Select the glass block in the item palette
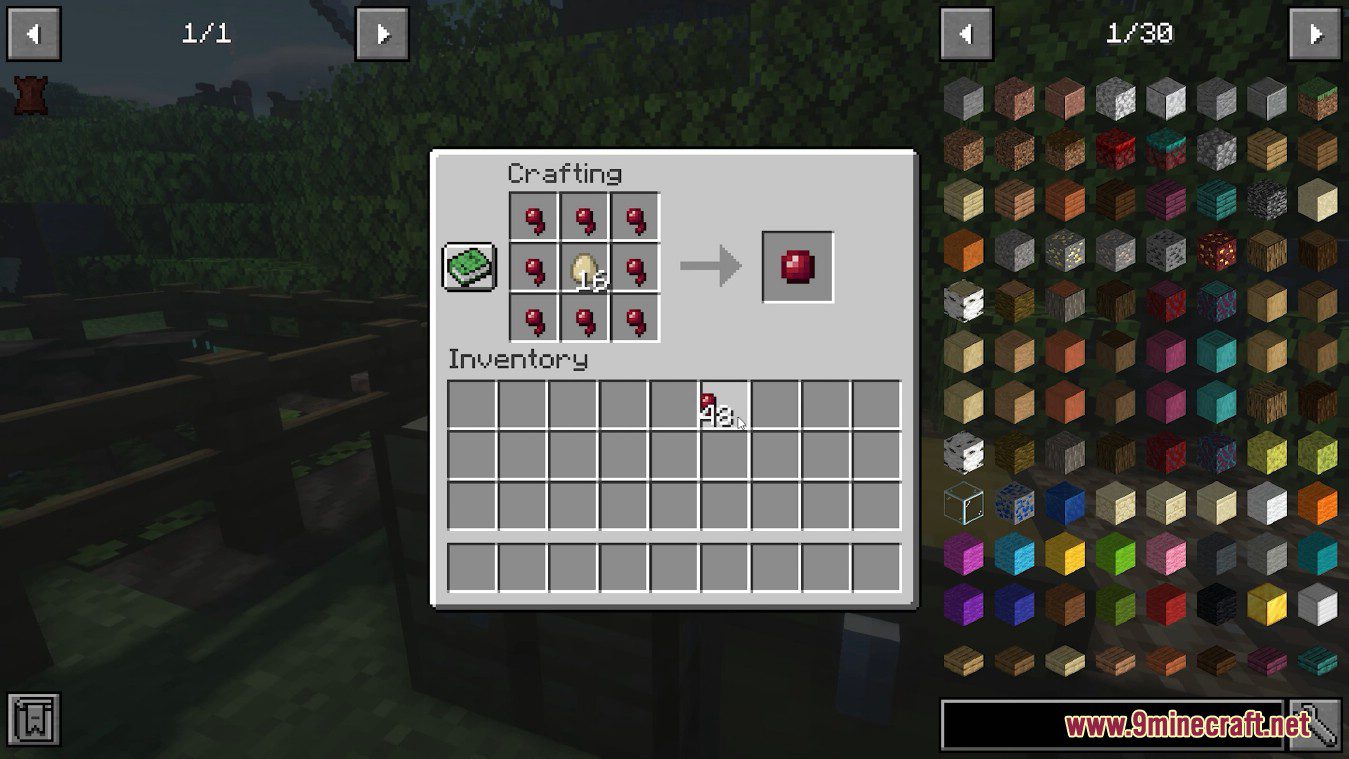The width and height of the screenshot is (1349, 759). [964, 502]
